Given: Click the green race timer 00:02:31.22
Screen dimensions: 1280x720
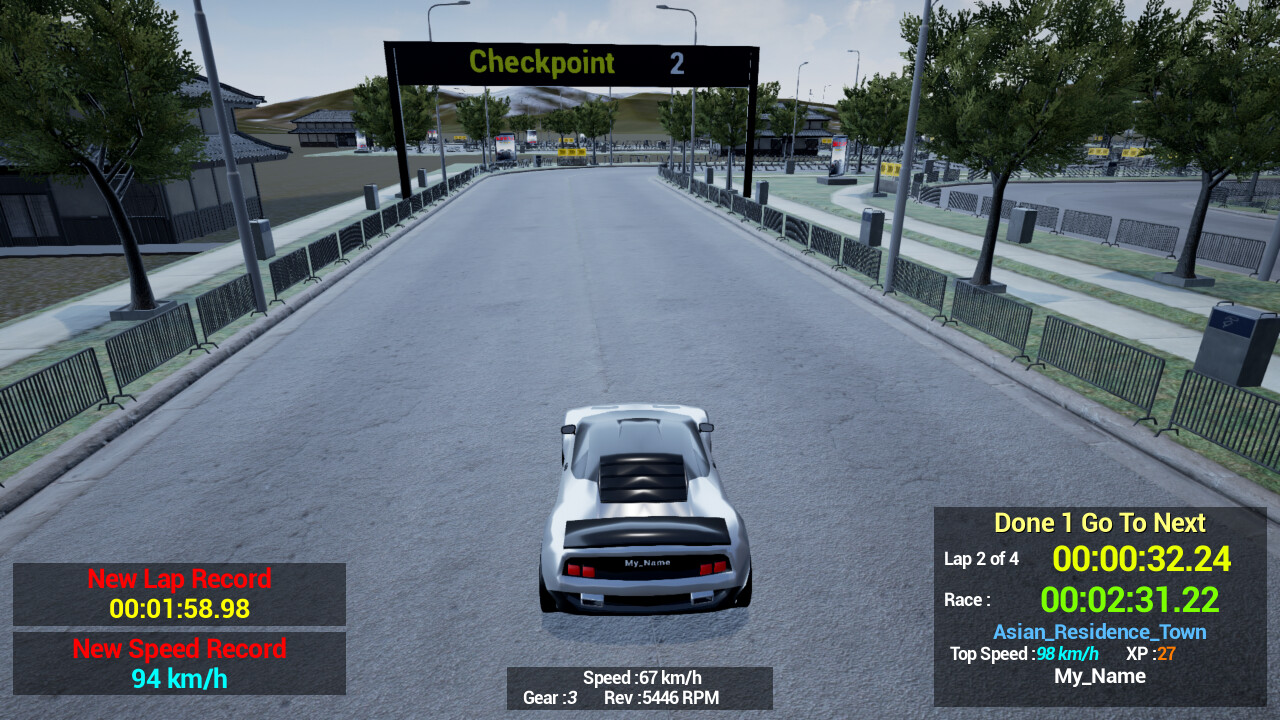Looking at the screenshot, I should 1128,599.
